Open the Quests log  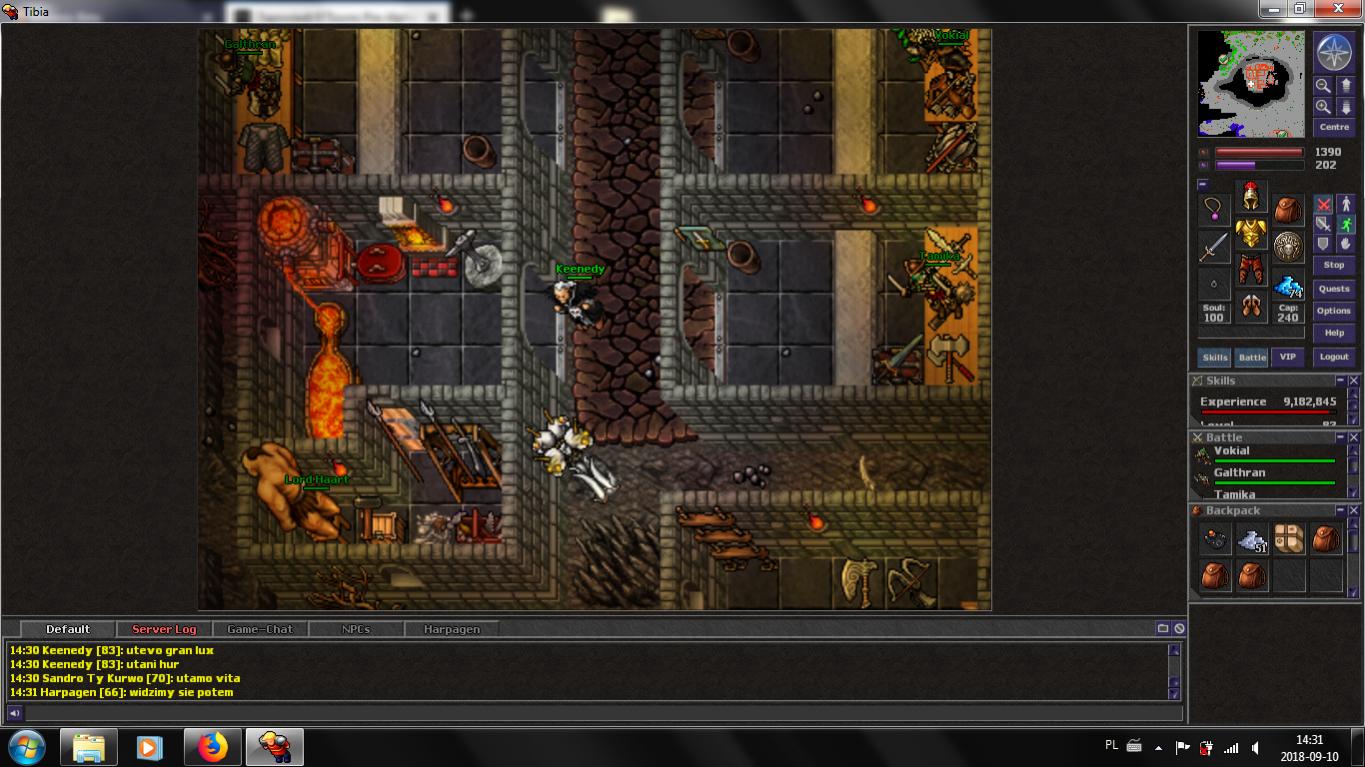(1334, 288)
